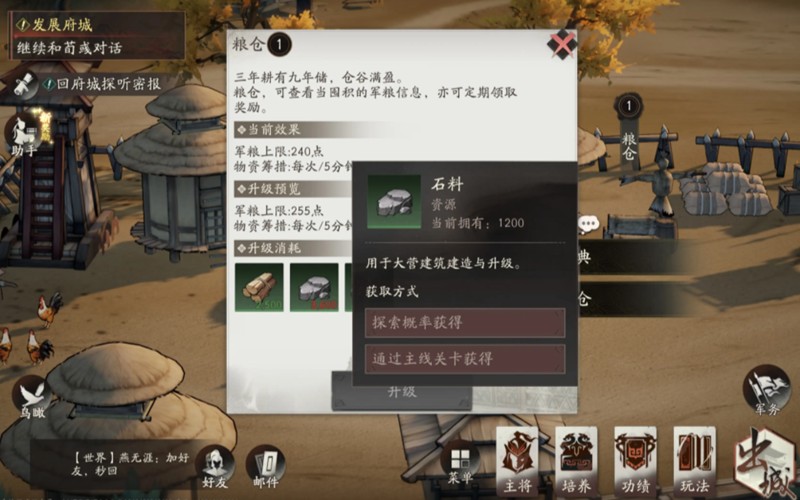The width and height of the screenshot is (800, 500).
Task: Open the 鸟瞰 overview view
Action: point(32,396)
